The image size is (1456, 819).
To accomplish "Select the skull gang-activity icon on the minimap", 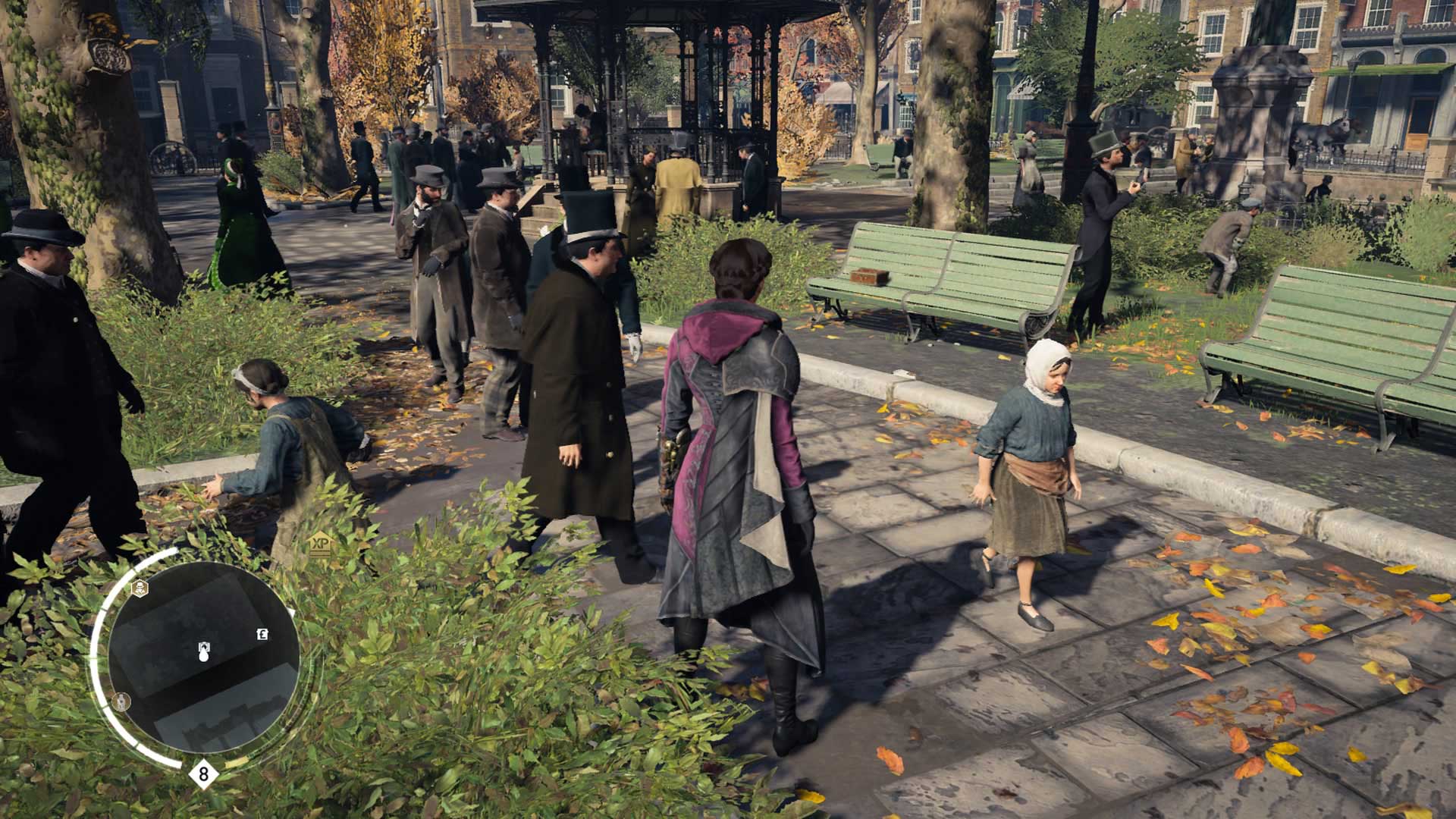I will pyautogui.click(x=140, y=586).
